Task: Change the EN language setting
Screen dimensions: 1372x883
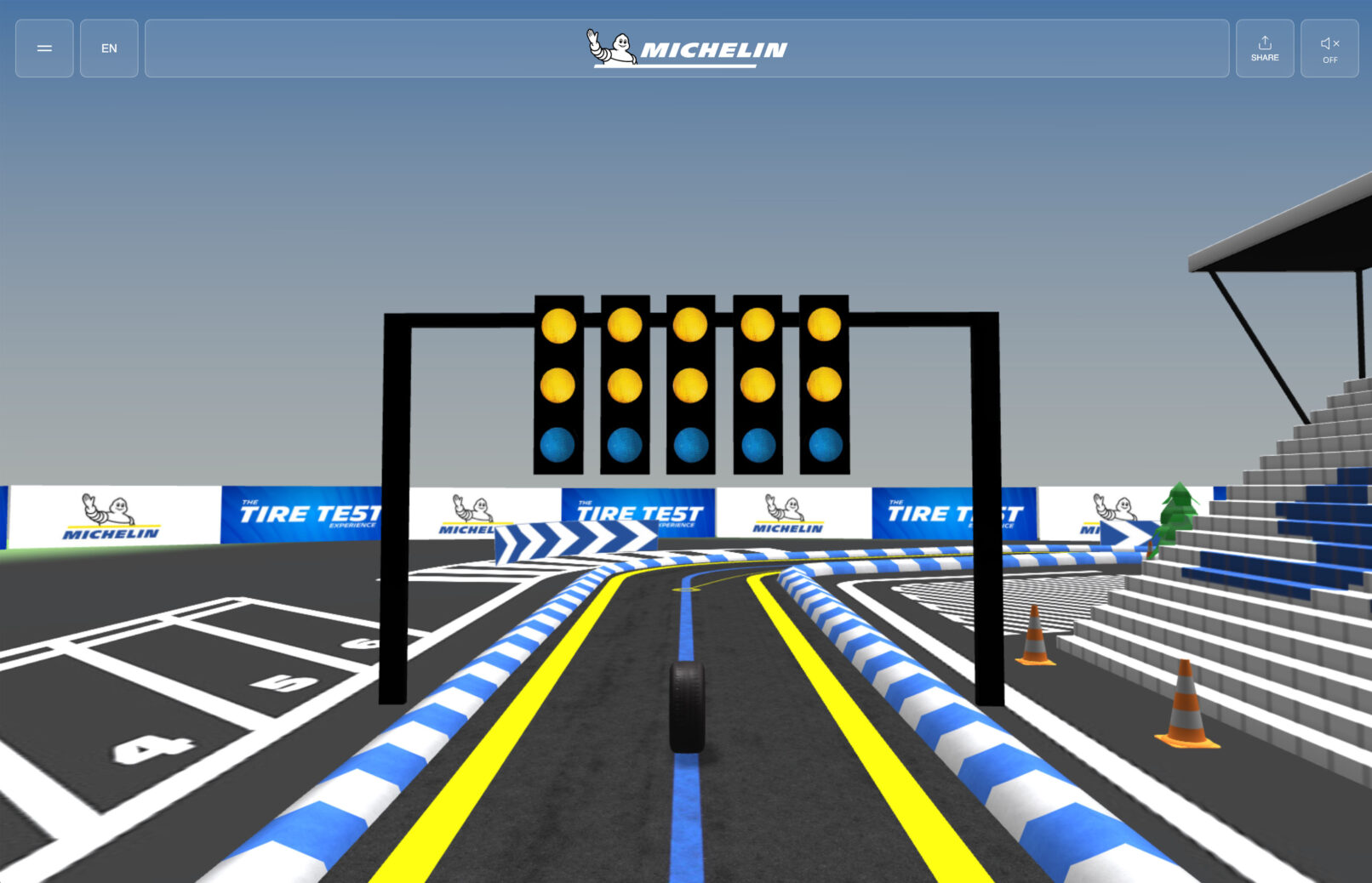Action: click(x=109, y=48)
